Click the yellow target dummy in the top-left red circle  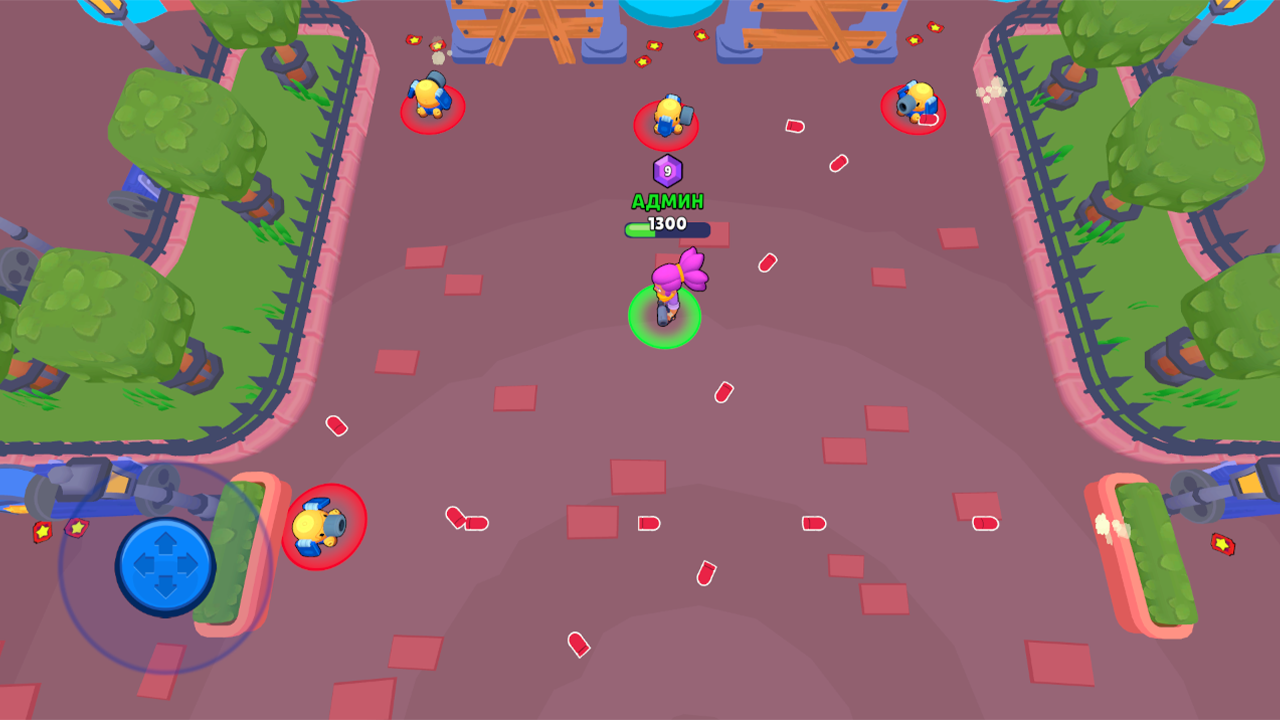click(x=427, y=97)
